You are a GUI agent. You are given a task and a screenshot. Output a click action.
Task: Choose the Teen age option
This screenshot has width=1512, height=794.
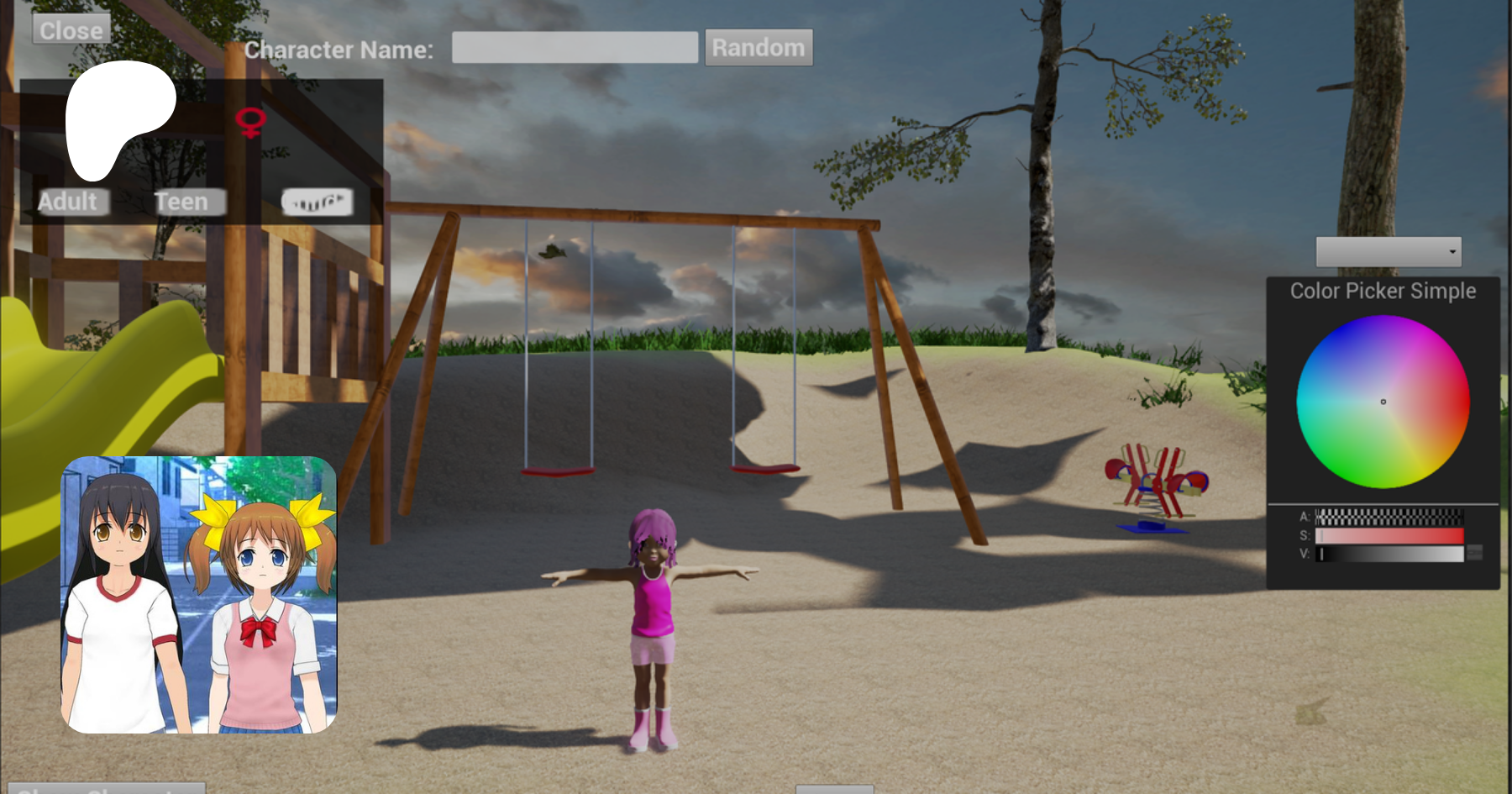[x=181, y=202]
